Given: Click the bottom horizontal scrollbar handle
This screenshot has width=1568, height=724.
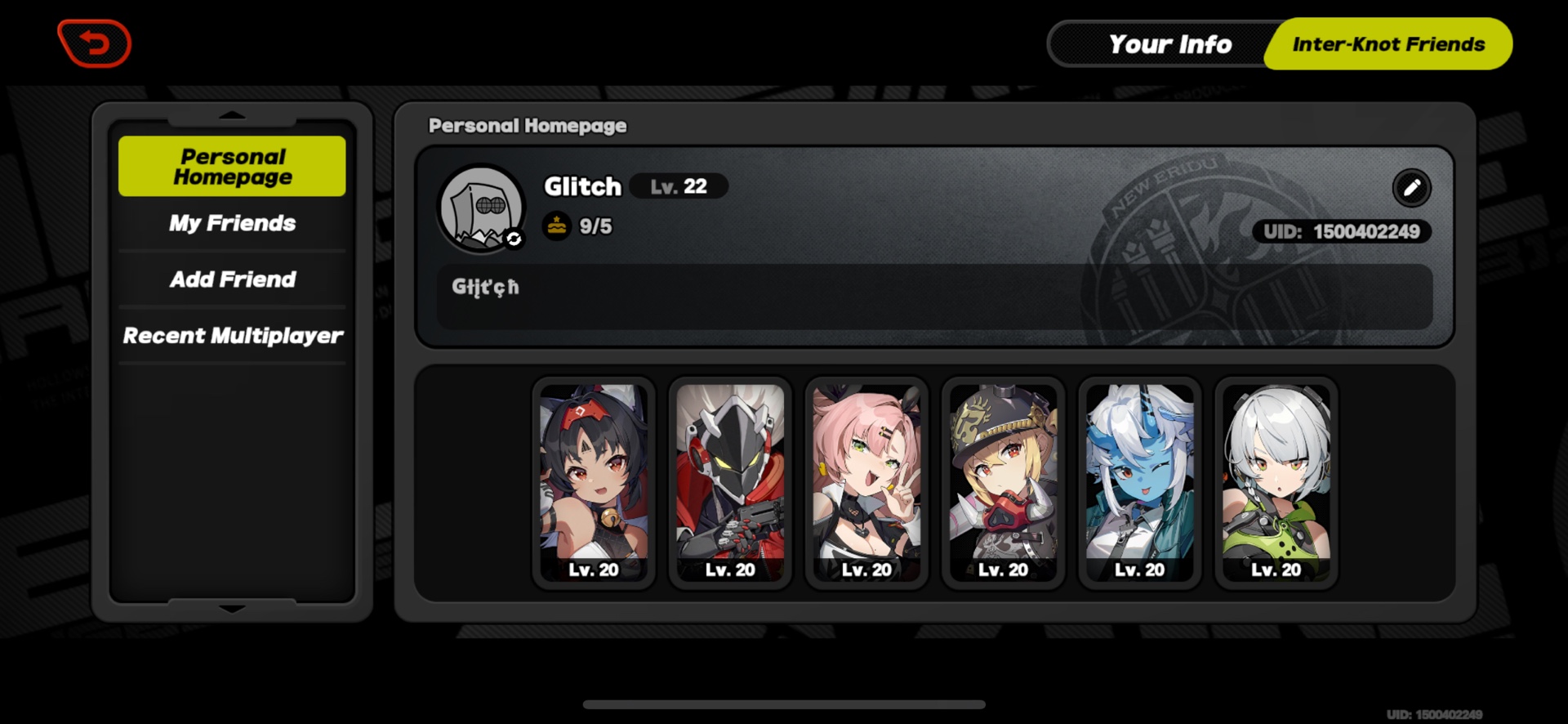Looking at the screenshot, I should coord(784,703).
